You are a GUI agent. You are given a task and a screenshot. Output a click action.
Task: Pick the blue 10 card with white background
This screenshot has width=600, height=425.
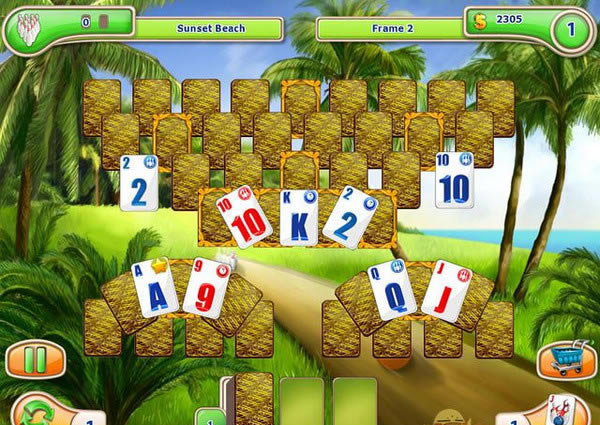[454, 181]
